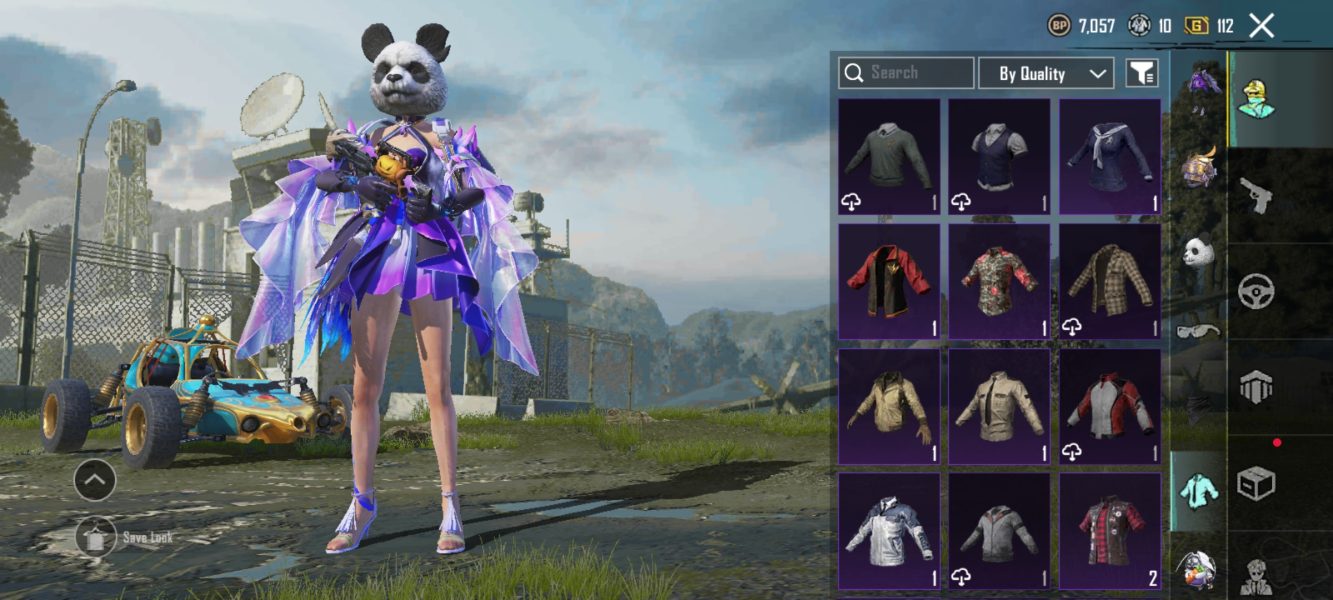Viewport: 1333px width, 600px height.
Task: Open the sunglasses eyewear category
Action: pos(1198,332)
